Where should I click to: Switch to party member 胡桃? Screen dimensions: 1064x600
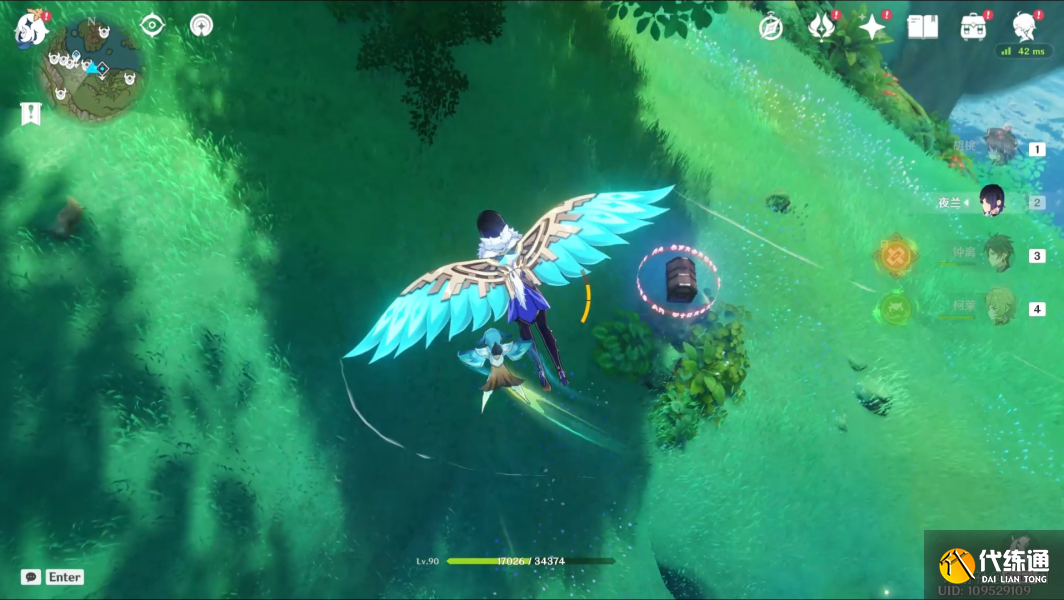tap(998, 148)
